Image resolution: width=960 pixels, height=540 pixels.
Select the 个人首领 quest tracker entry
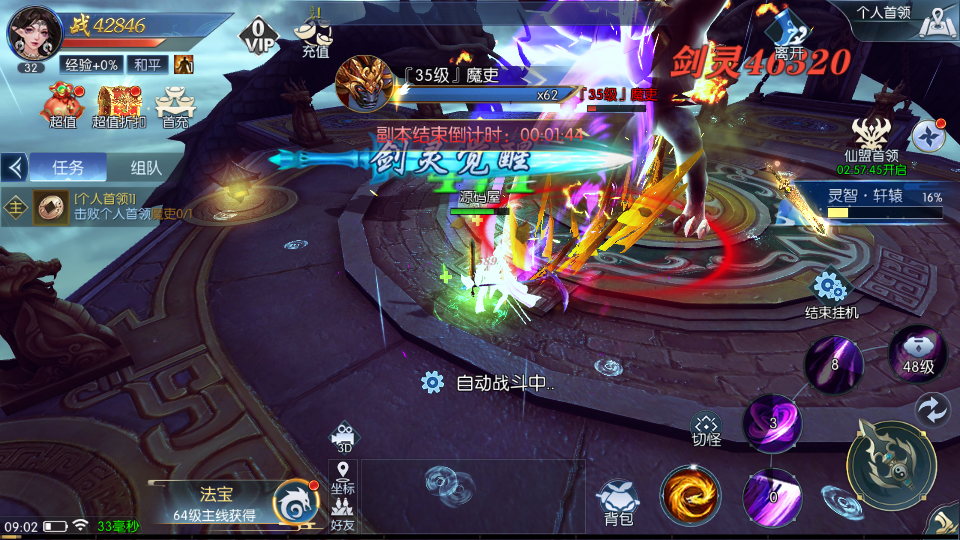click(x=110, y=206)
